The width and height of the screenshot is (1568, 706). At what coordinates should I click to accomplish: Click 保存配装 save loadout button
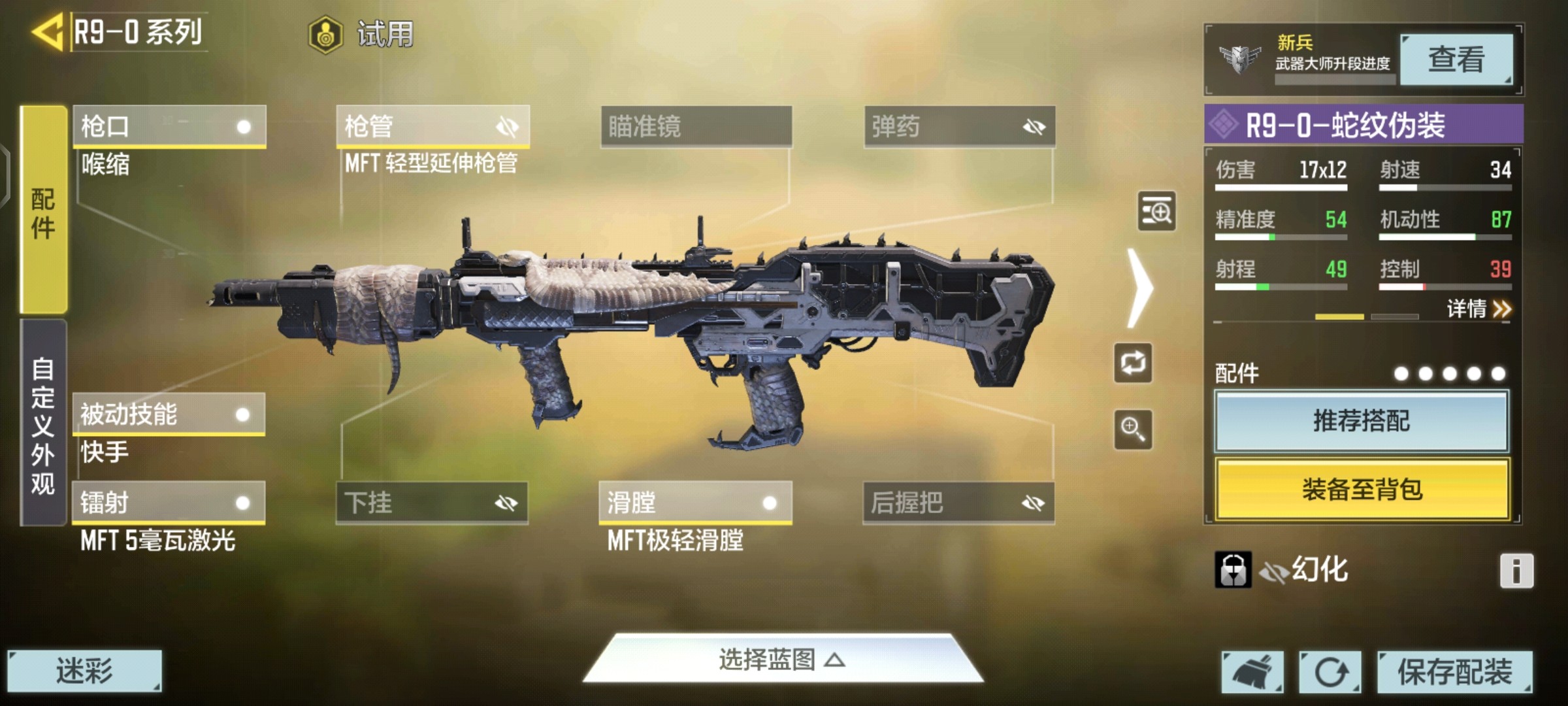[x=1454, y=671]
